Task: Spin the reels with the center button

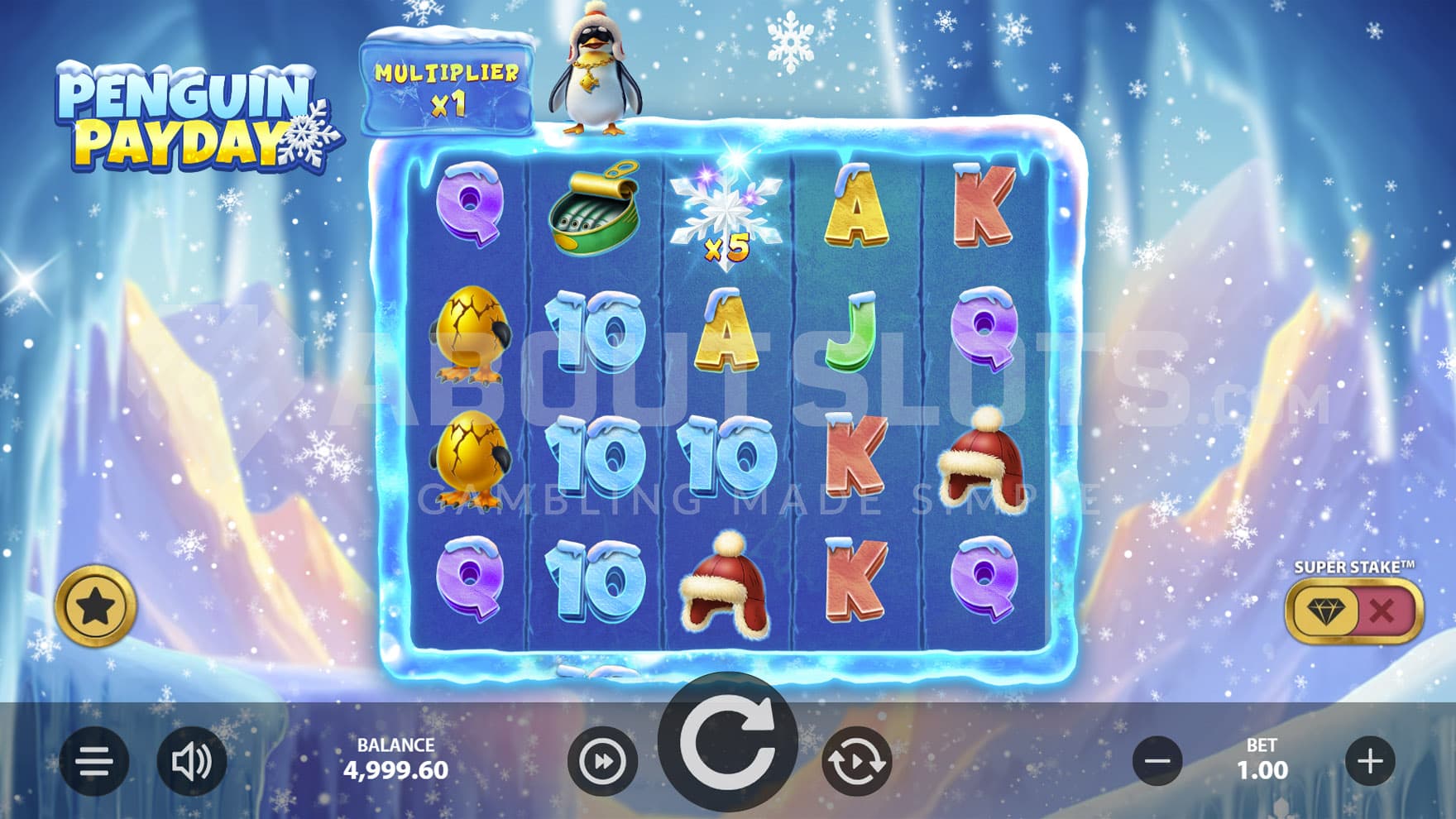Action: (727, 742)
